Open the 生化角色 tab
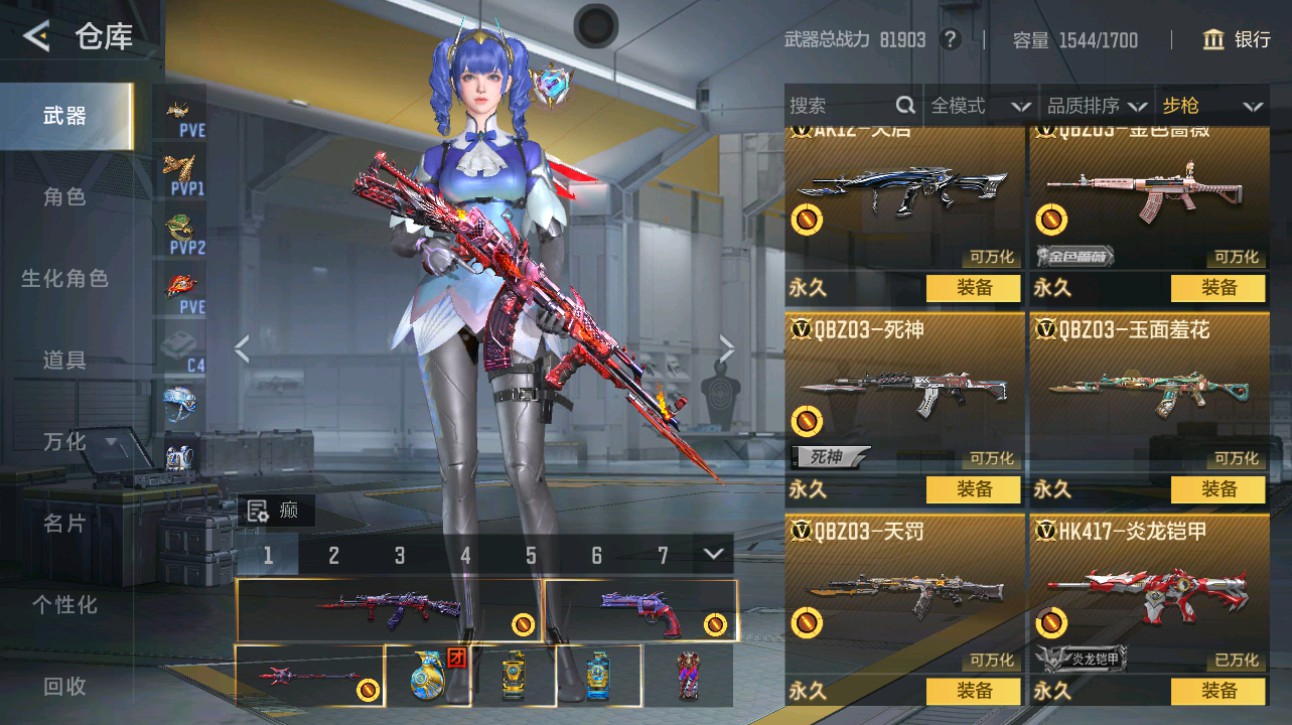 (65, 278)
